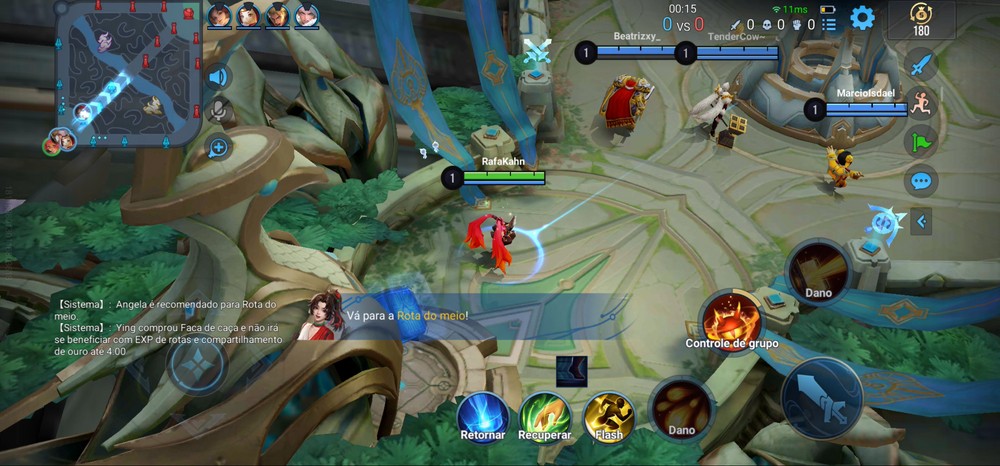This screenshot has height=466, width=1000.
Task: Activate the Retornar recall spell
Action: tap(484, 416)
